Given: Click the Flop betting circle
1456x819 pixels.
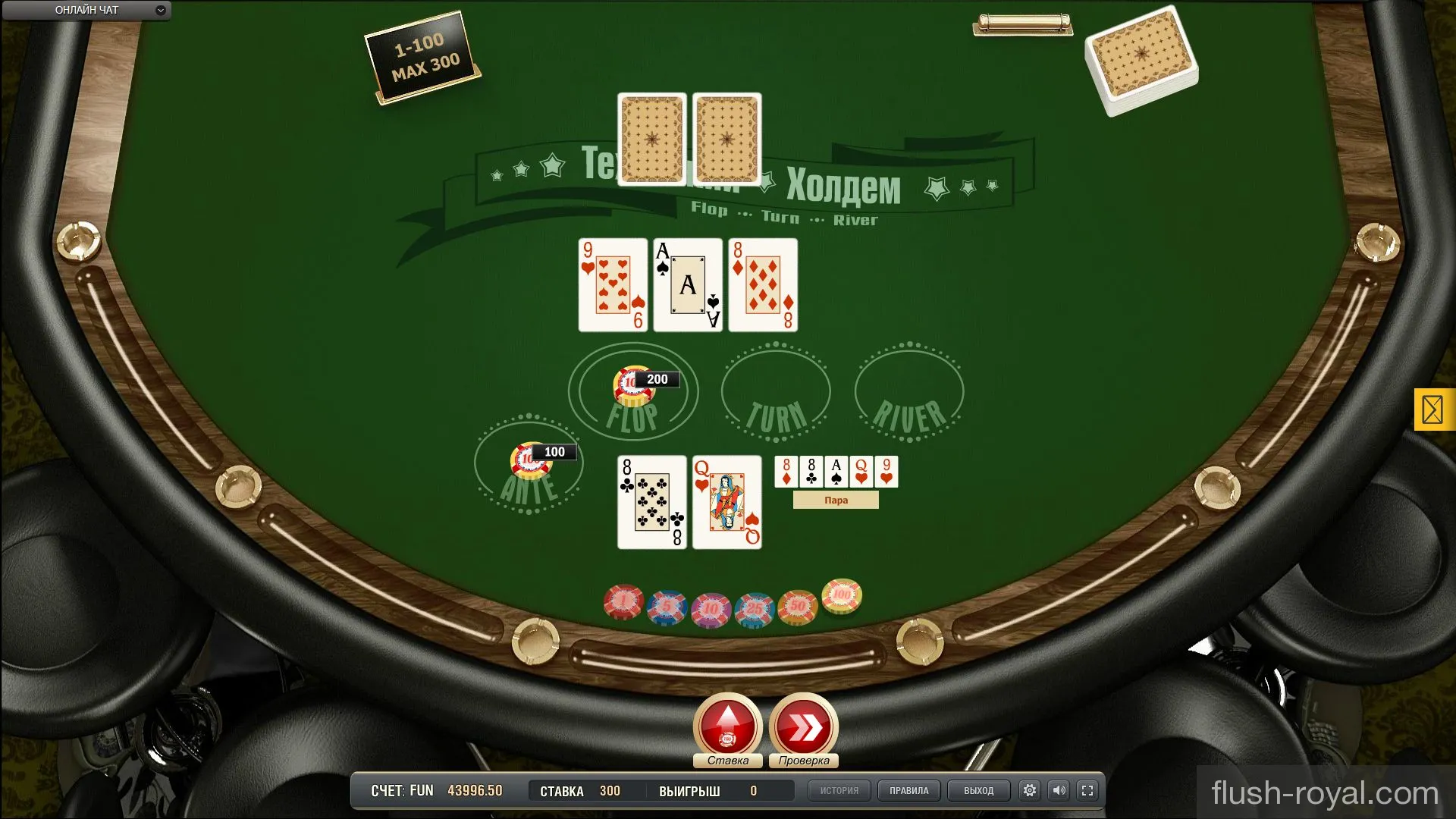Looking at the screenshot, I should pyautogui.click(x=633, y=392).
